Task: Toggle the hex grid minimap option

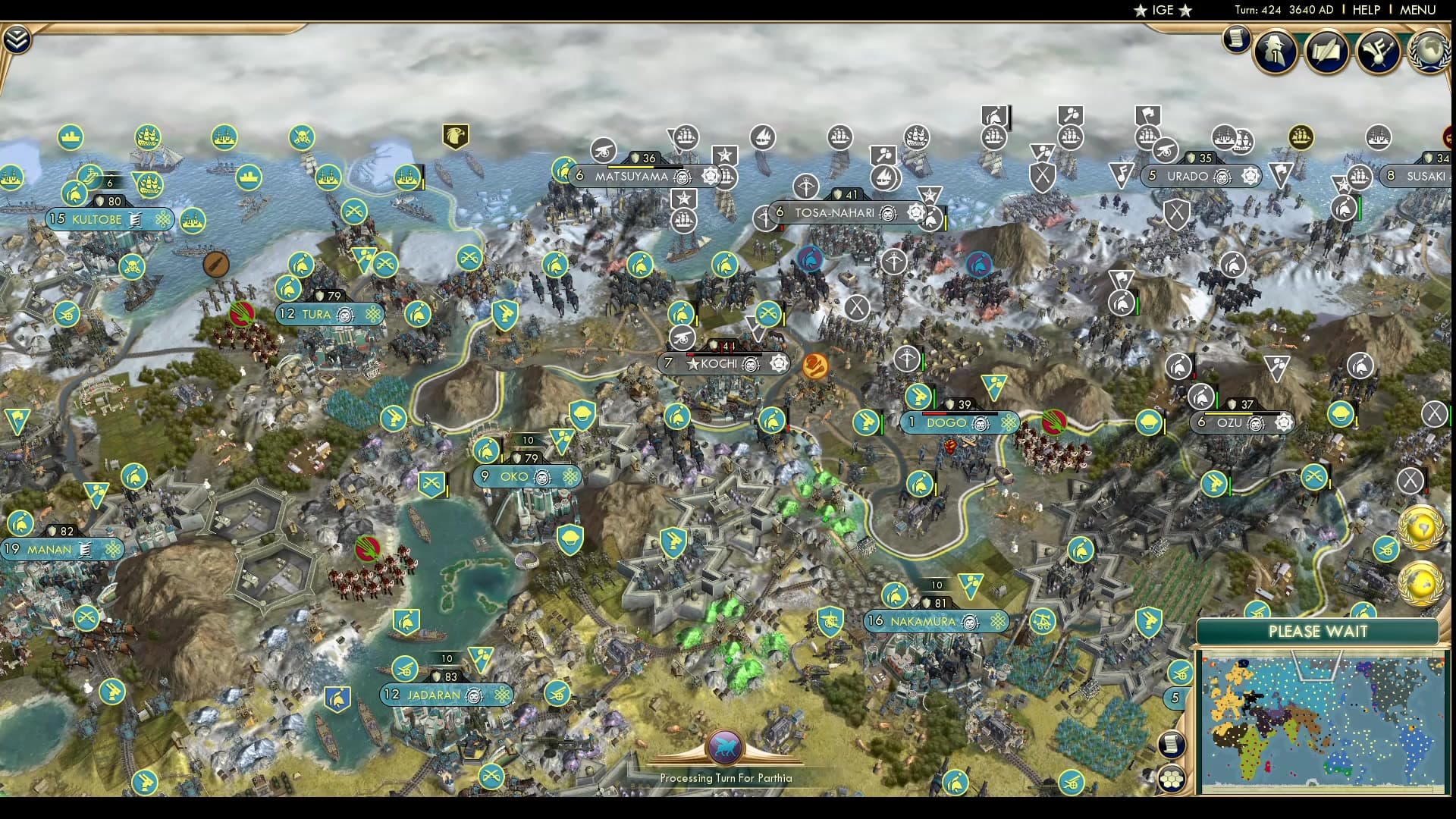Action: point(1172,779)
